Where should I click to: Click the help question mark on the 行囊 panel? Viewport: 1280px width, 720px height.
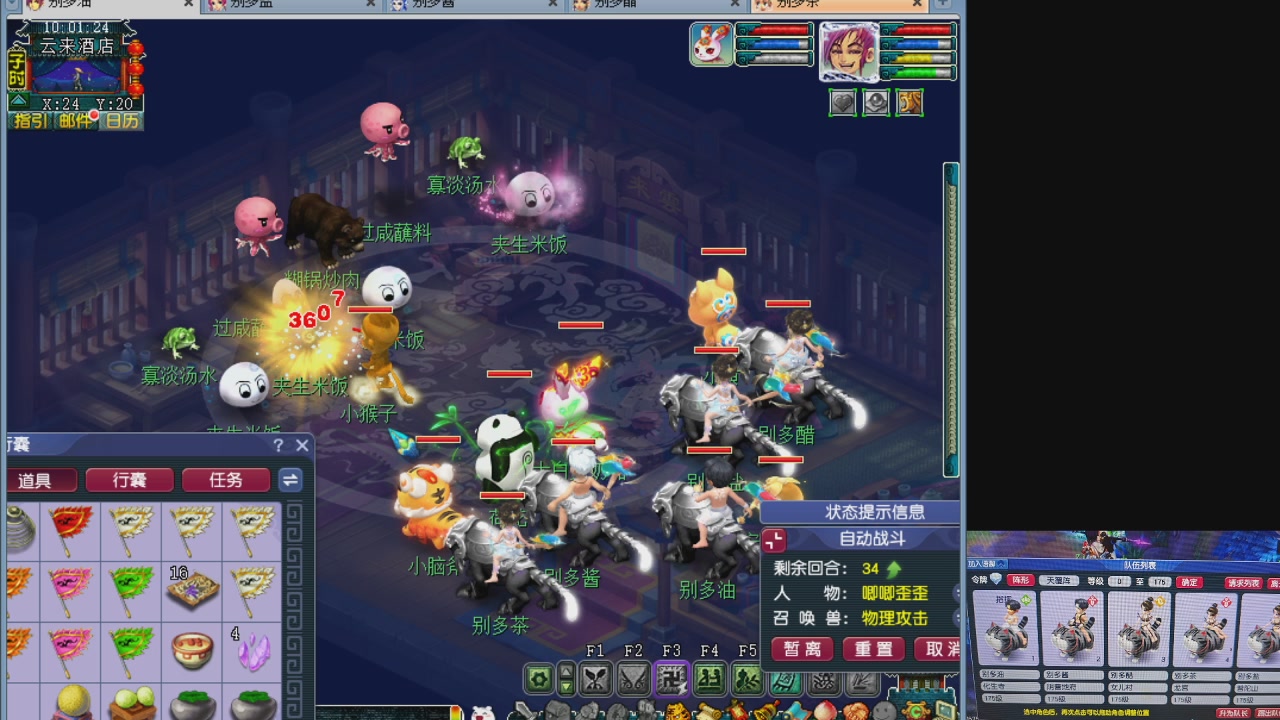(278, 446)
